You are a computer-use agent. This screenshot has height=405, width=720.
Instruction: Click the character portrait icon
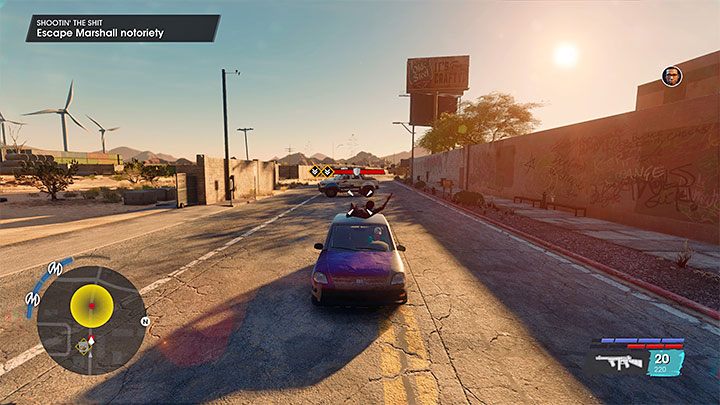[x=671, y=76]
